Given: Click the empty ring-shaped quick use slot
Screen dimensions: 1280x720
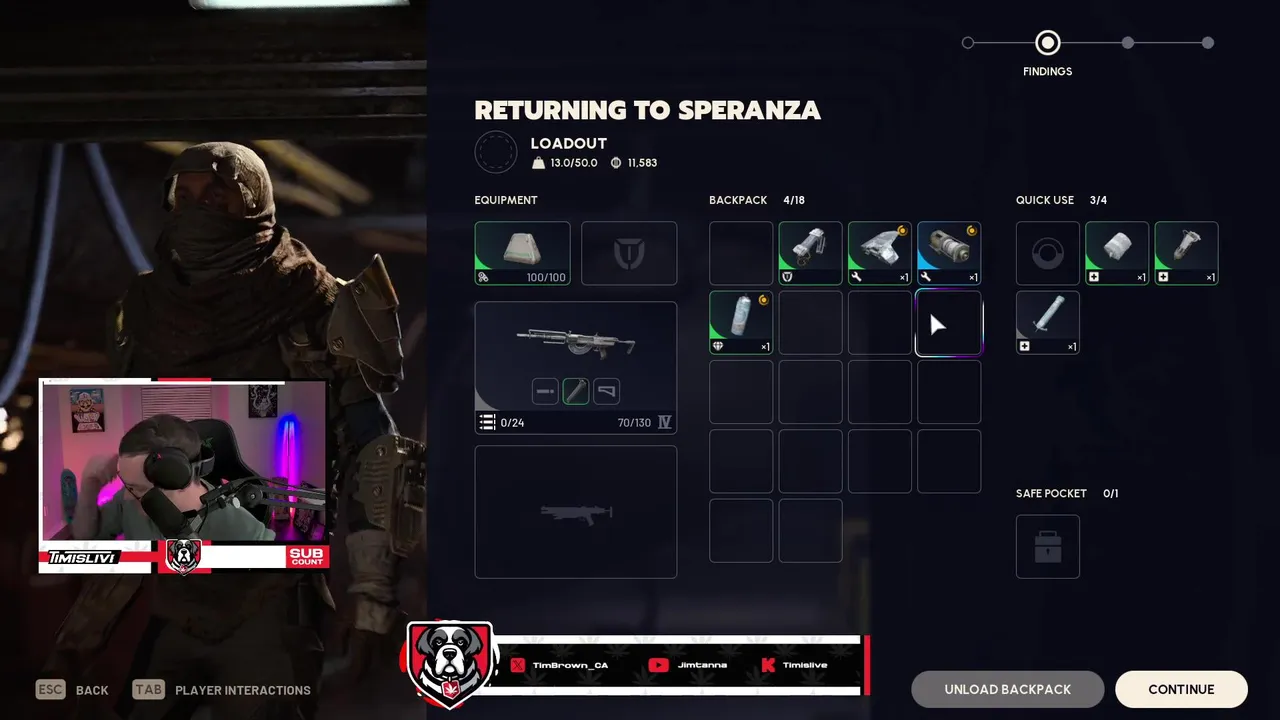Looking at the screenshot, I should 1048,253.
